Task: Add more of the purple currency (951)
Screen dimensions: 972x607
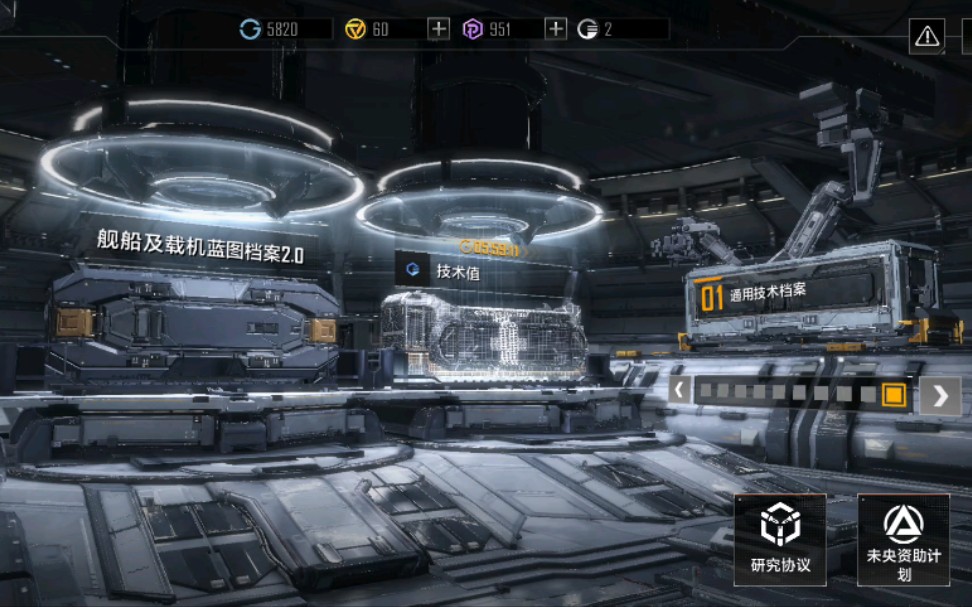Action: pyautogui.click(x=556, y=29)
